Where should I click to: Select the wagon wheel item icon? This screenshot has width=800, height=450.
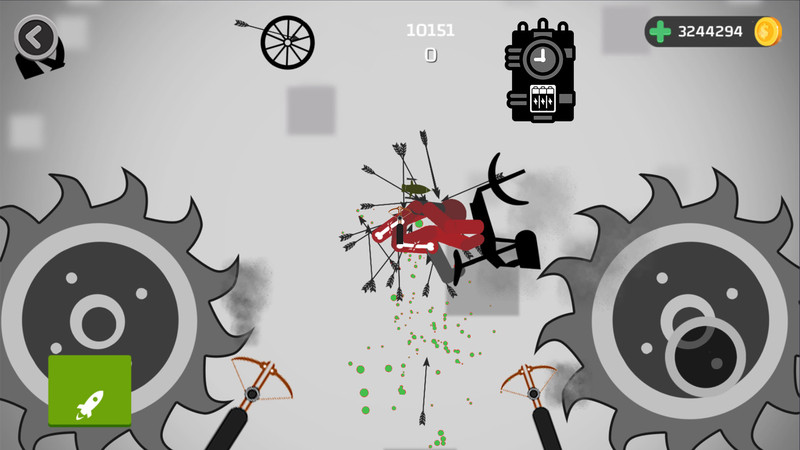click(287, 42)
